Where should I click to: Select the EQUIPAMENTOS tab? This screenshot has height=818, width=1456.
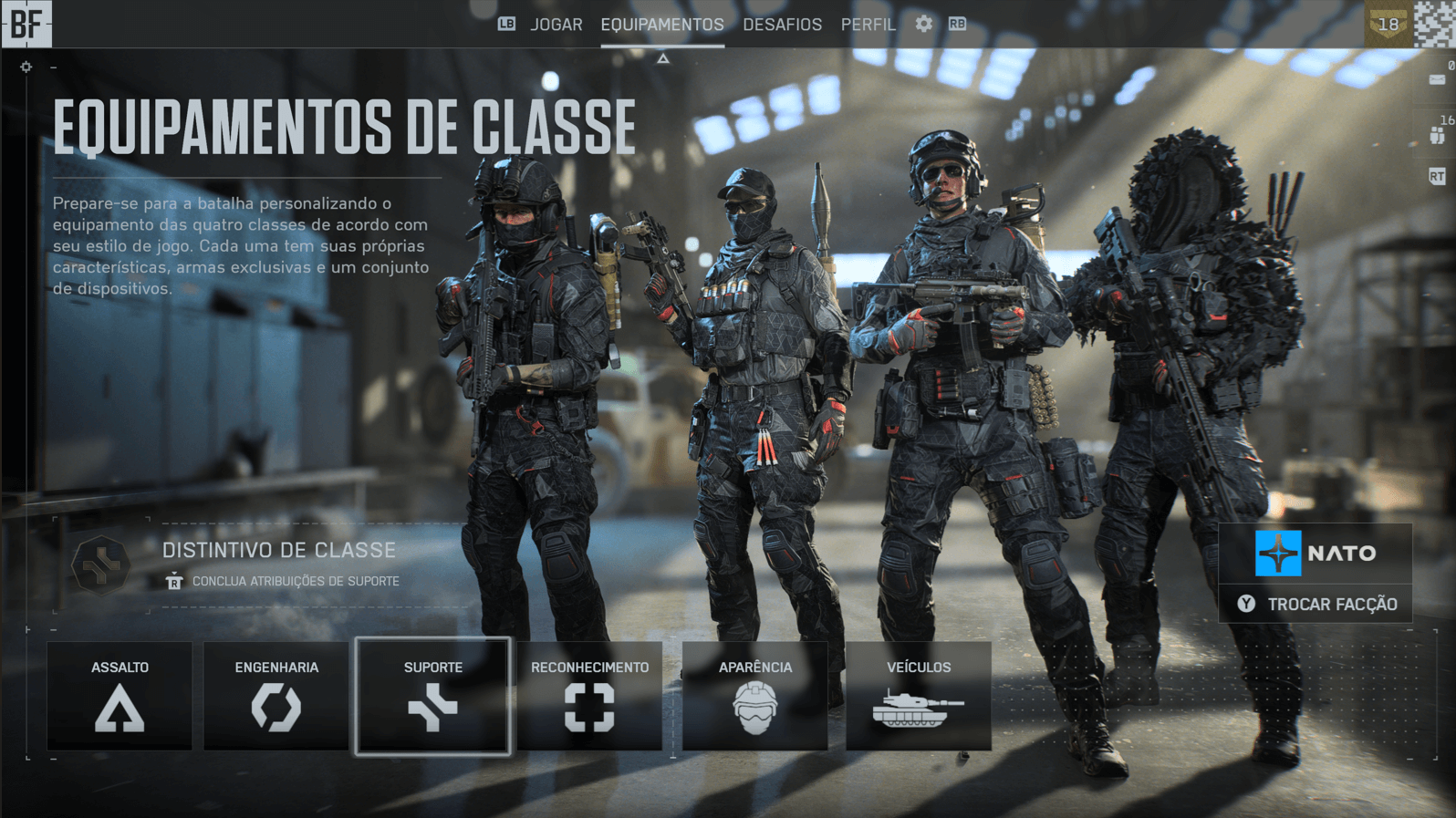(x=662, y=25)
